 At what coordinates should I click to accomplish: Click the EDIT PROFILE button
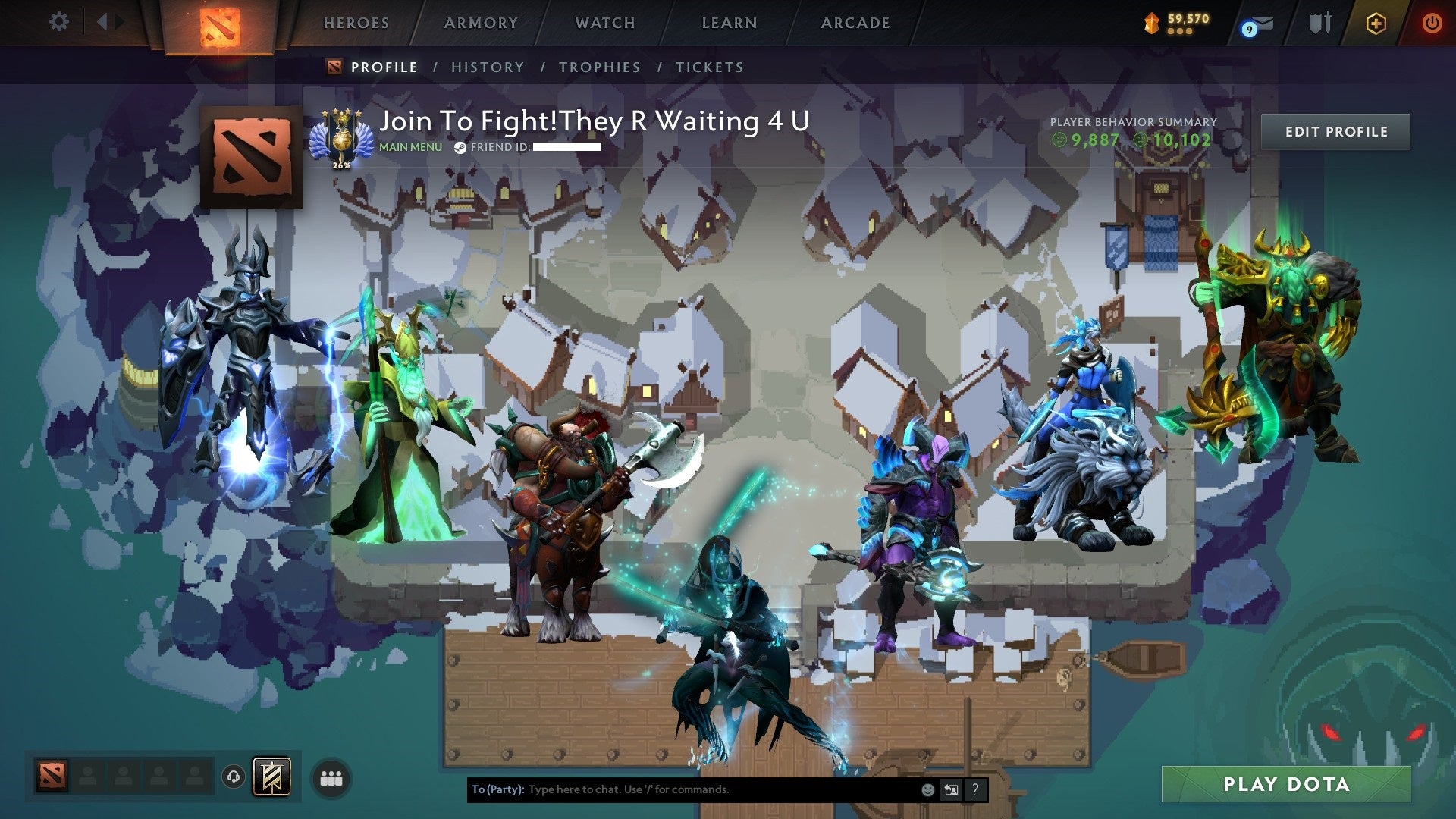pyautogui.click(x=1335, y=131)
